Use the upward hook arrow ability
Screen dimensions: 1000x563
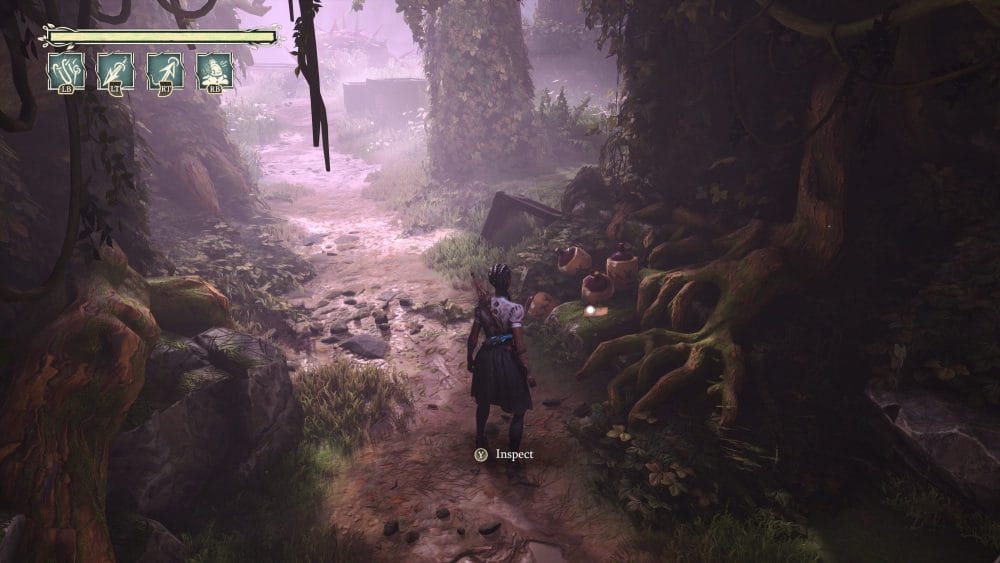click(165, 70)
